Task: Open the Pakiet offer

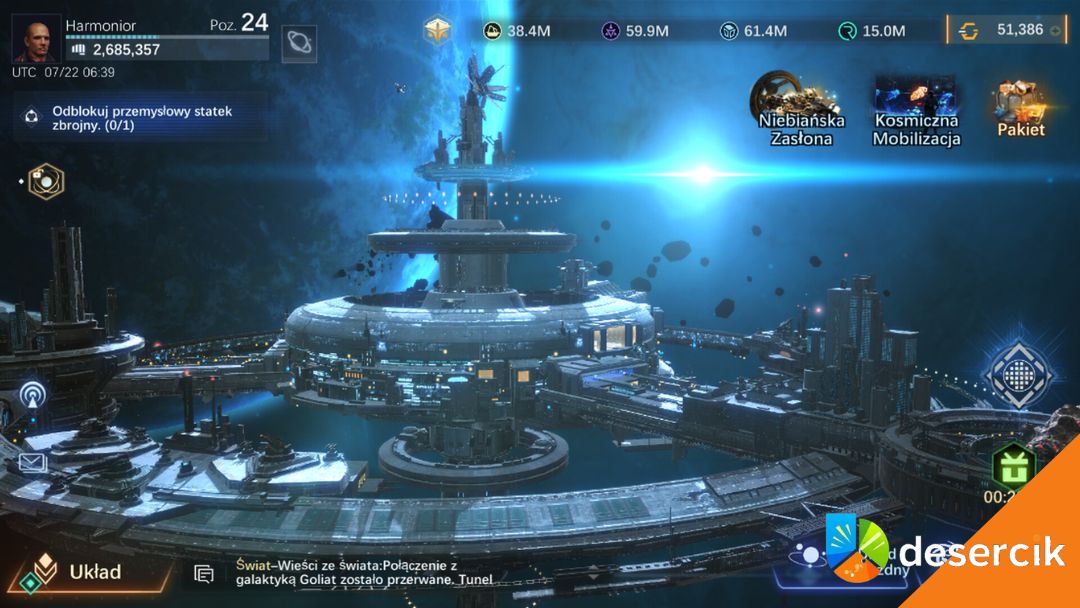Action: click(x=1020, y=110)
